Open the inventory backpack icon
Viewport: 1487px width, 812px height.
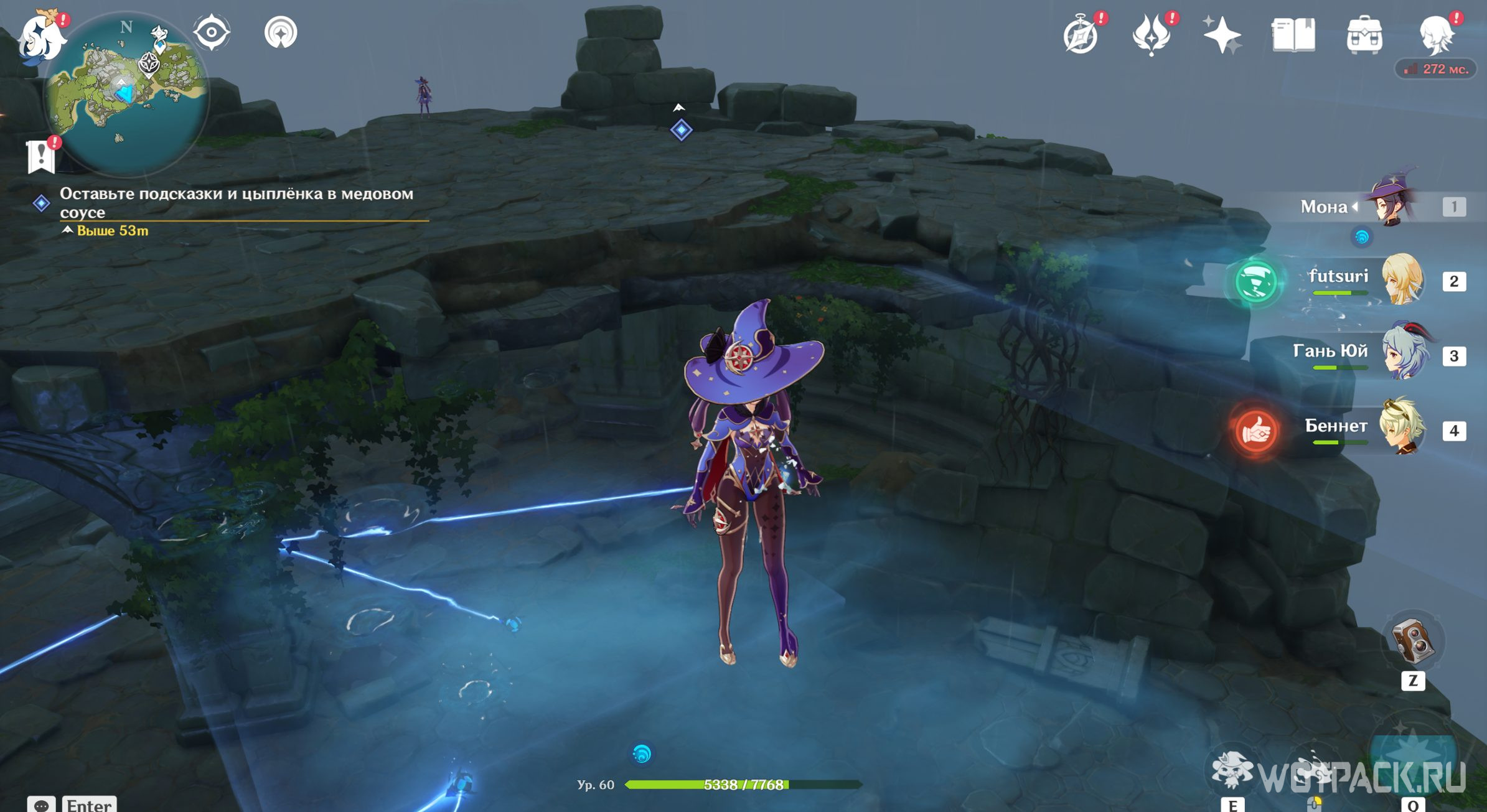point(1364,35)
